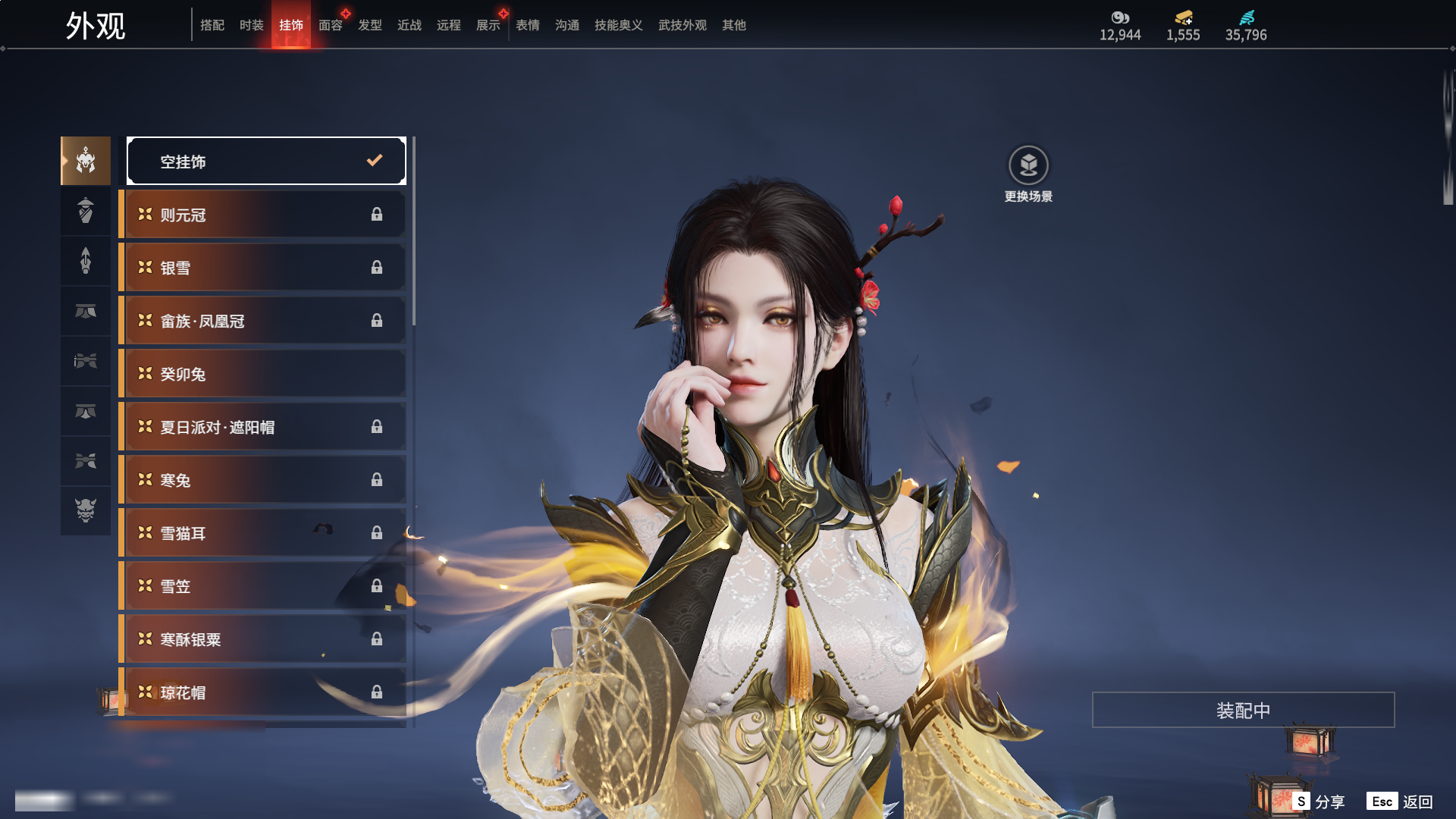The height and width of the screenshot is (819, 1456).
Task: Open the 搭配 tab
Action: pyautogui.click(x=212, y=25)
